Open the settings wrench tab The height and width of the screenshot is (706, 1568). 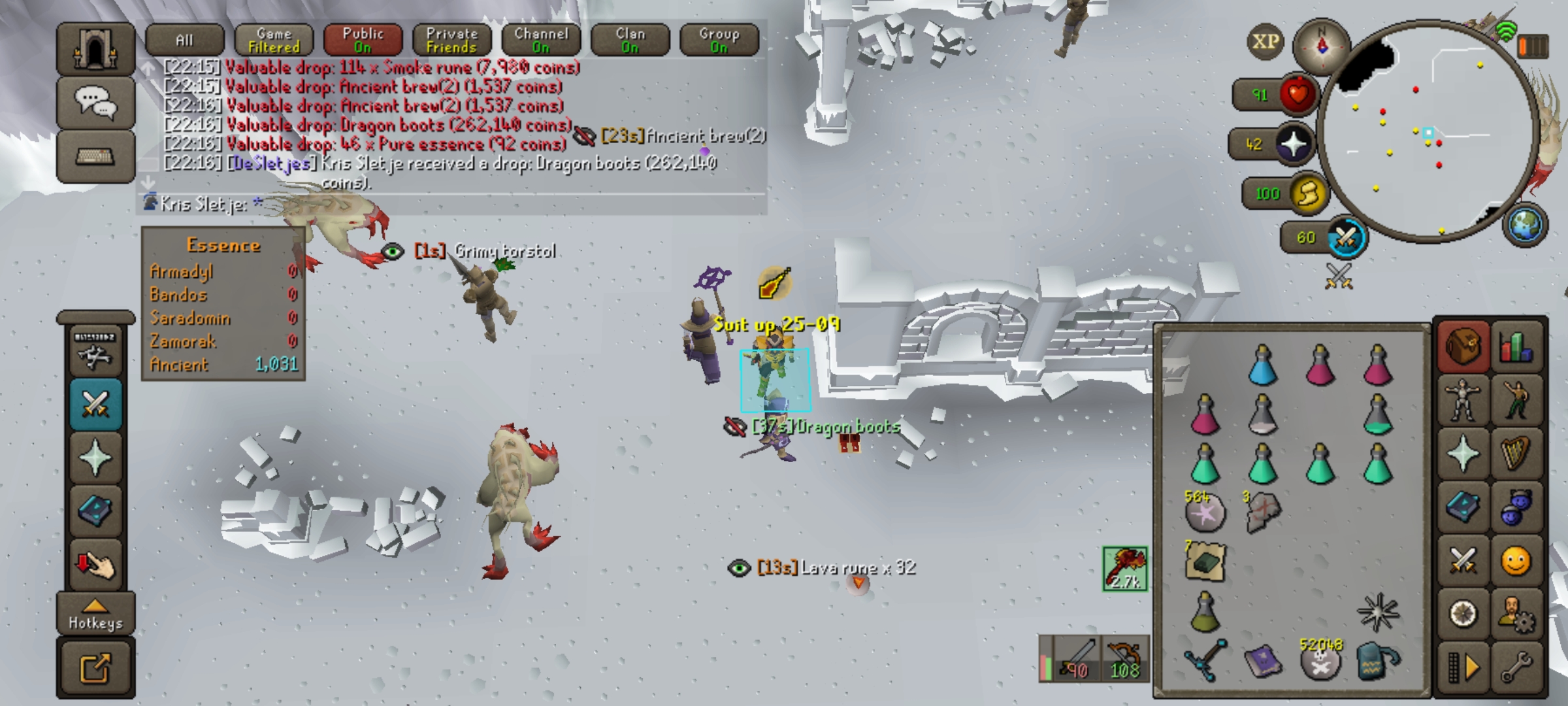[1516, 667]
